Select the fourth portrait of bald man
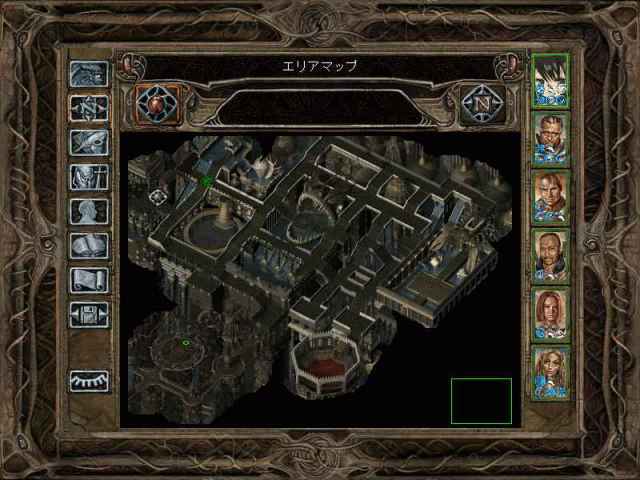Screen dimensions: 640x480 click(551, 254)
